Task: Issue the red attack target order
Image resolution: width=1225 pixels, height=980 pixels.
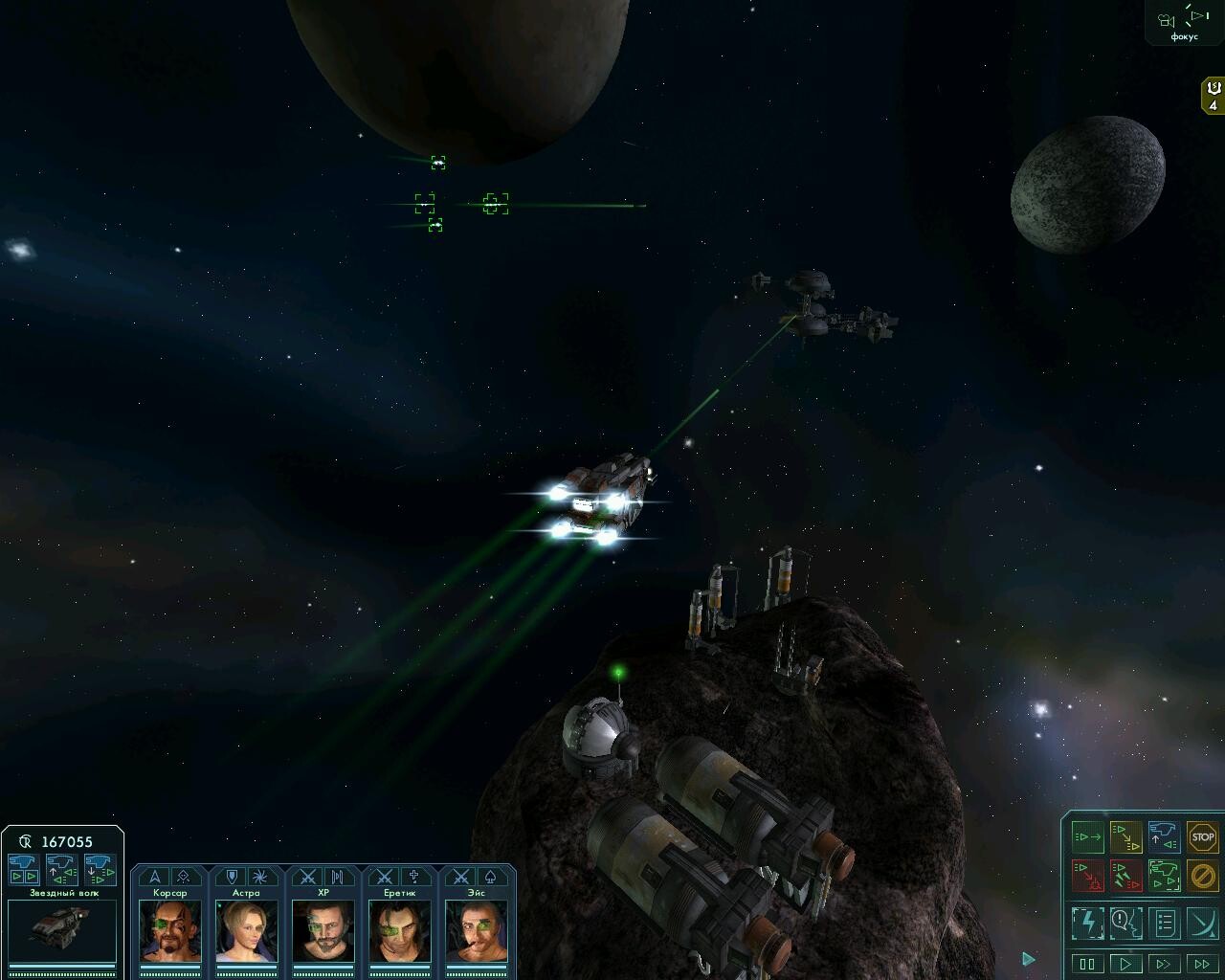Action: (1088, 875)
